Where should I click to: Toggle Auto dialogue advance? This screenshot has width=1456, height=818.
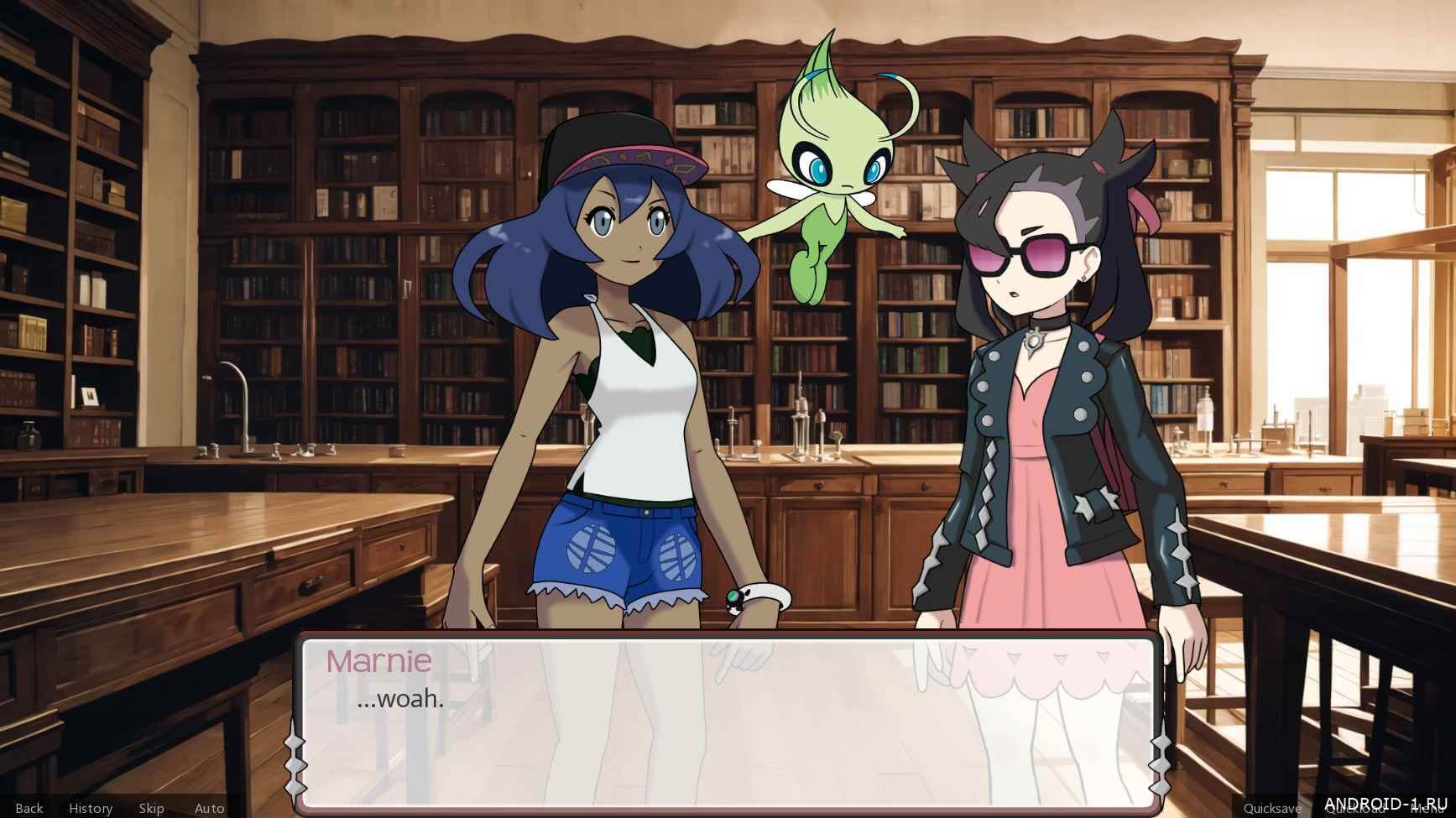[209, 808]
